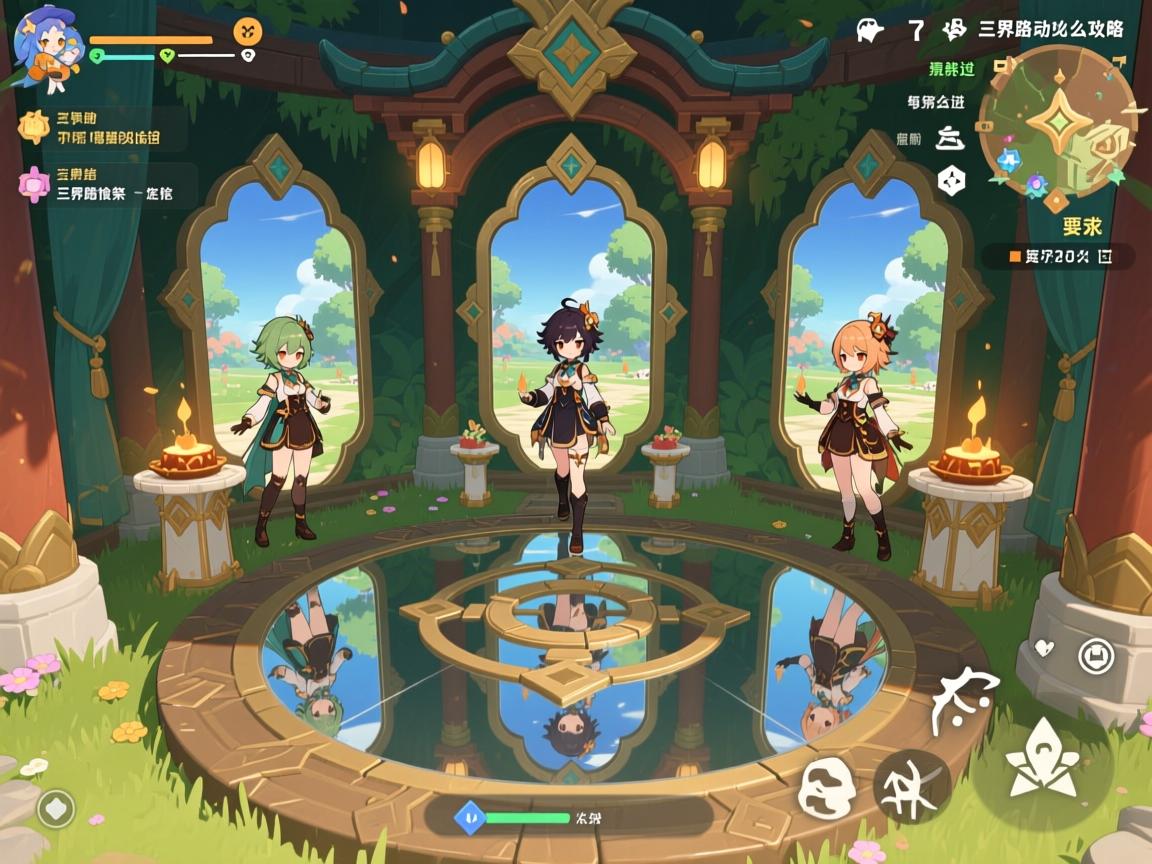The width and height of the screenshot is (1152, 864).
Task: Activate the white spotted rock skill icon
Action: pos(832,789)
